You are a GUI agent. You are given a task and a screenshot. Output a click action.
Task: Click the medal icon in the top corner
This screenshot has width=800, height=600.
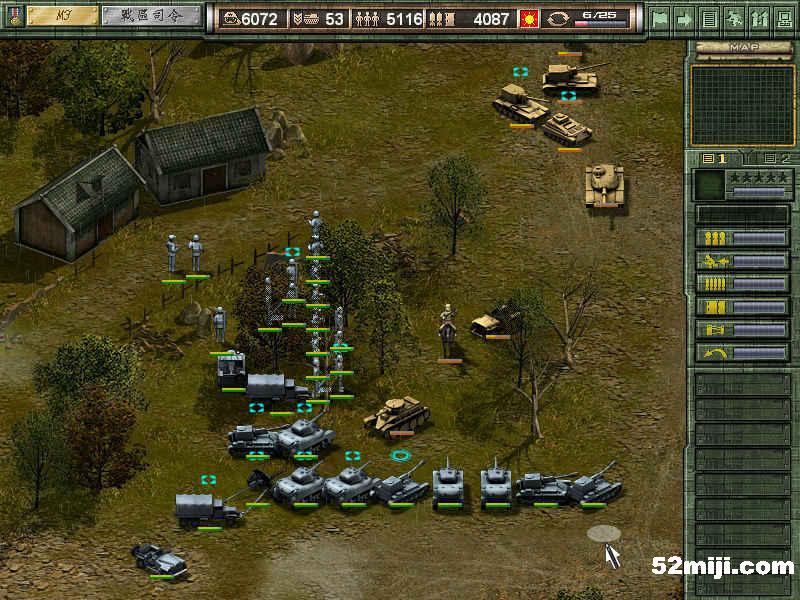tap(11, 16)
